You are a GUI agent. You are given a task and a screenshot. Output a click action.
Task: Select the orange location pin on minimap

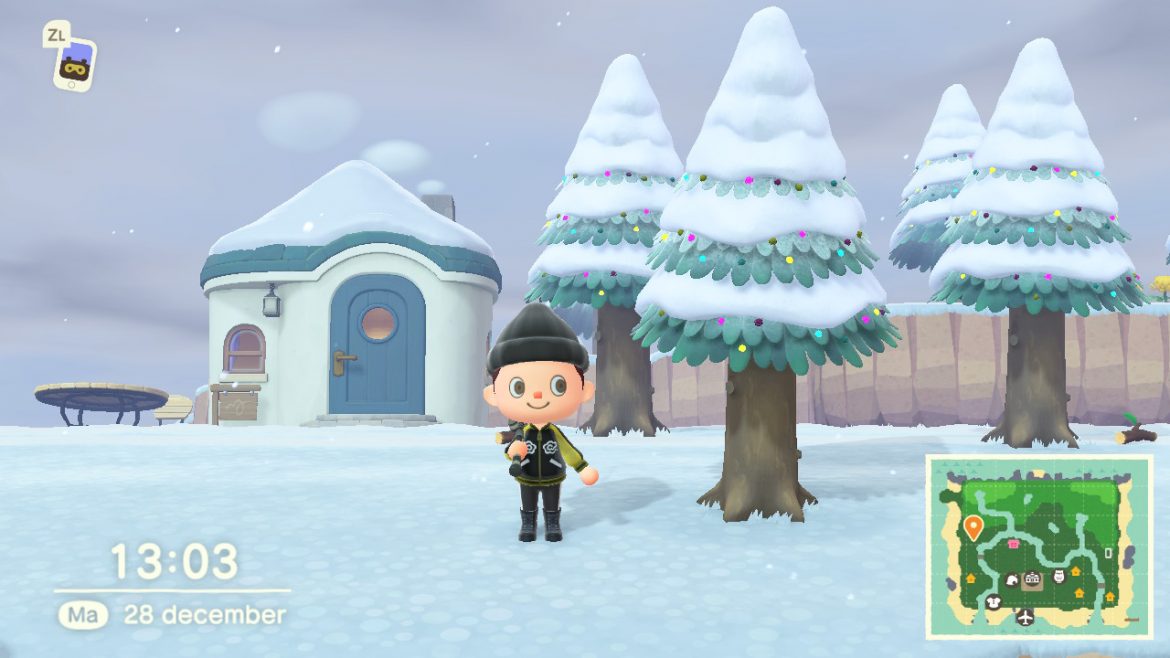click(972, 526)
